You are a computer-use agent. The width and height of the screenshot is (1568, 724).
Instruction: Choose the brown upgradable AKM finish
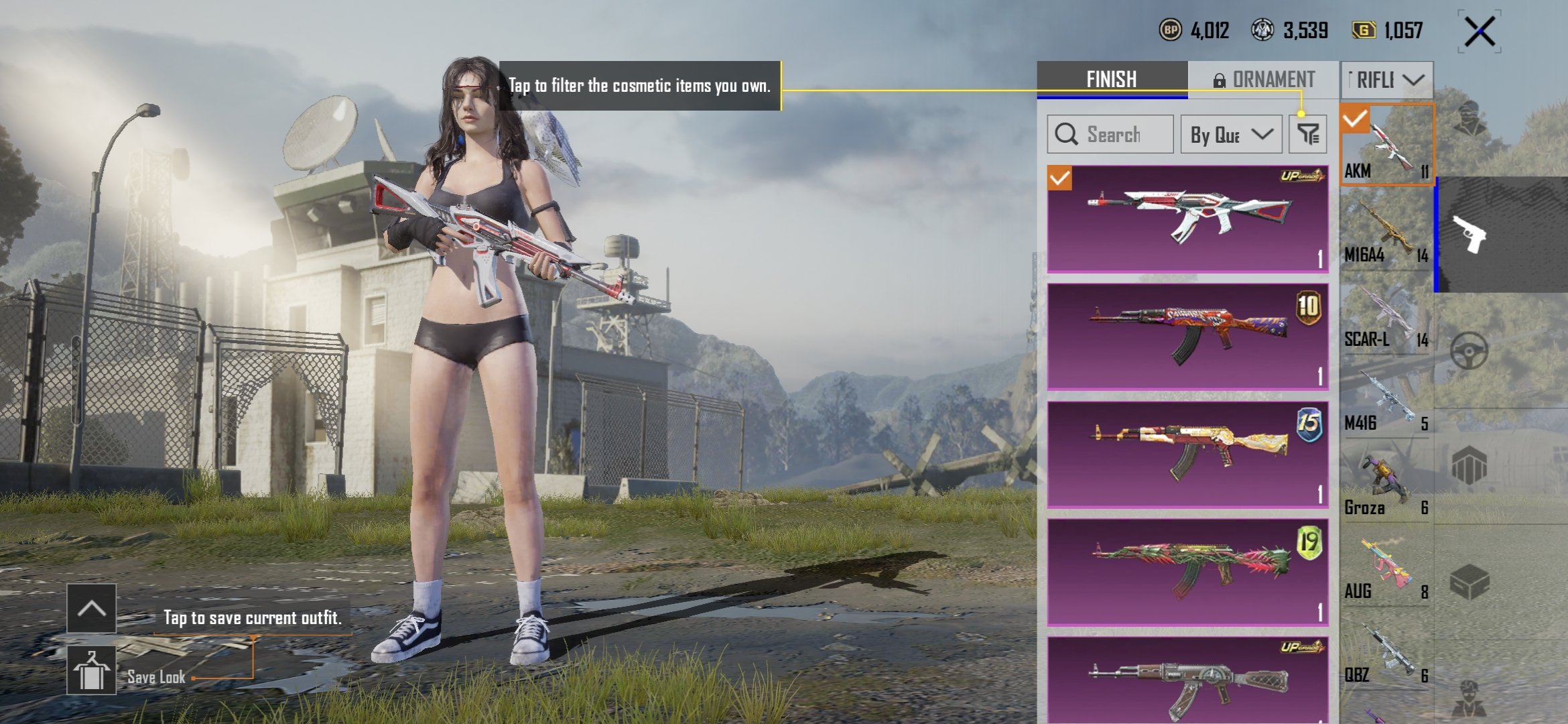pos(1187,680)
